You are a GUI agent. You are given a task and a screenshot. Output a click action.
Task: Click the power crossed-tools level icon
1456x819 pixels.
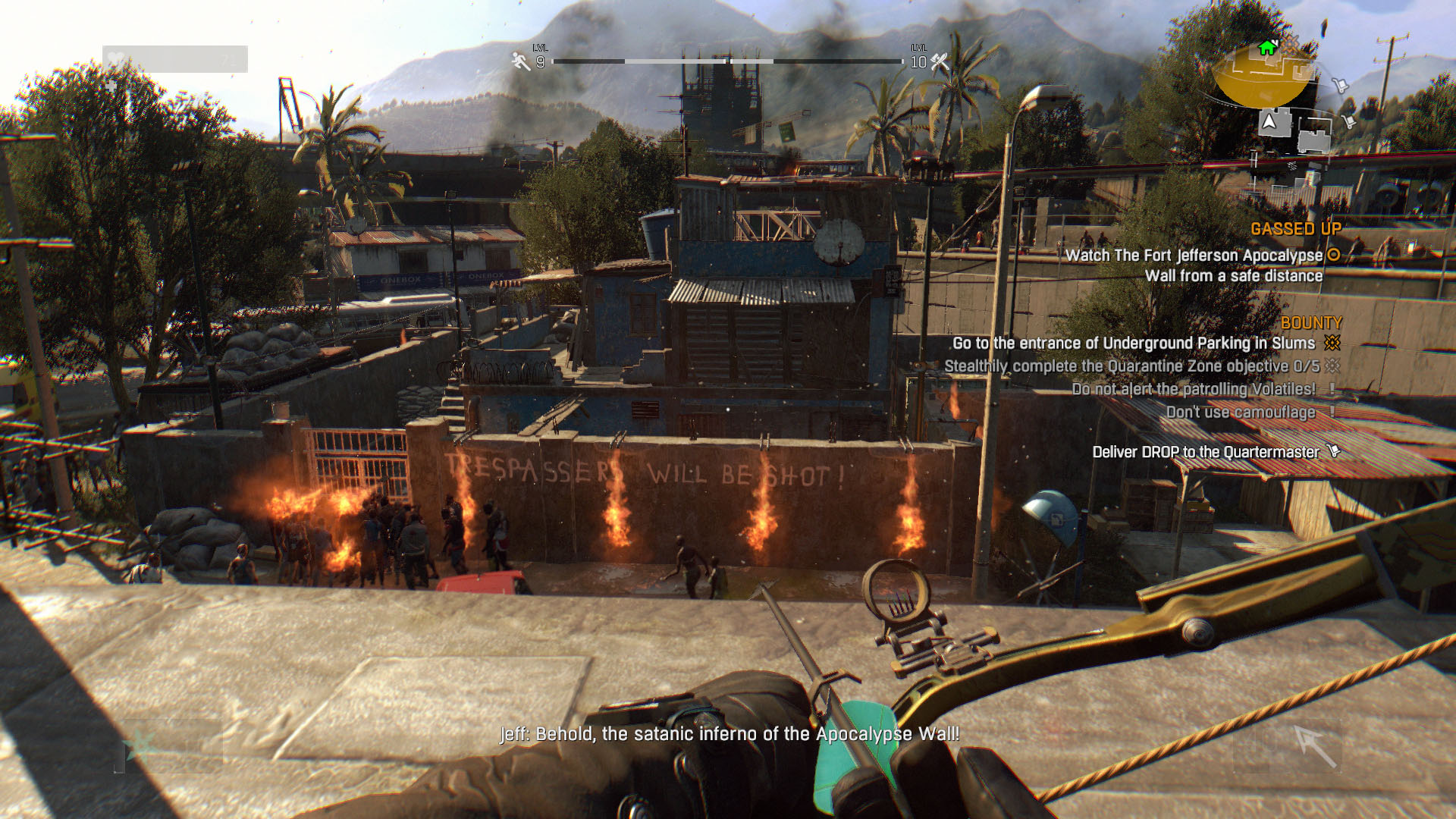(940, 61)
